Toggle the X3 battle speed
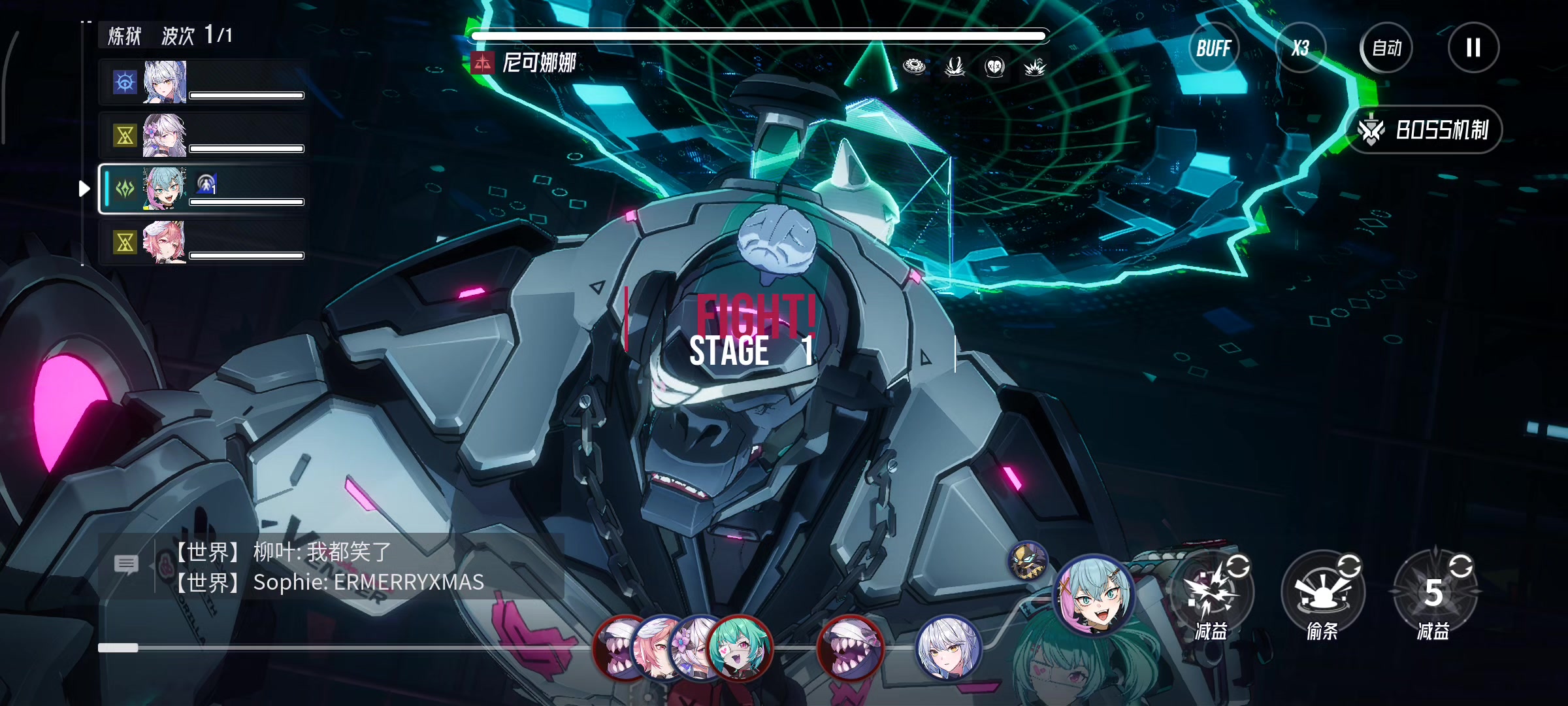The image size is (1568, 706). [x=1300, y=48]
